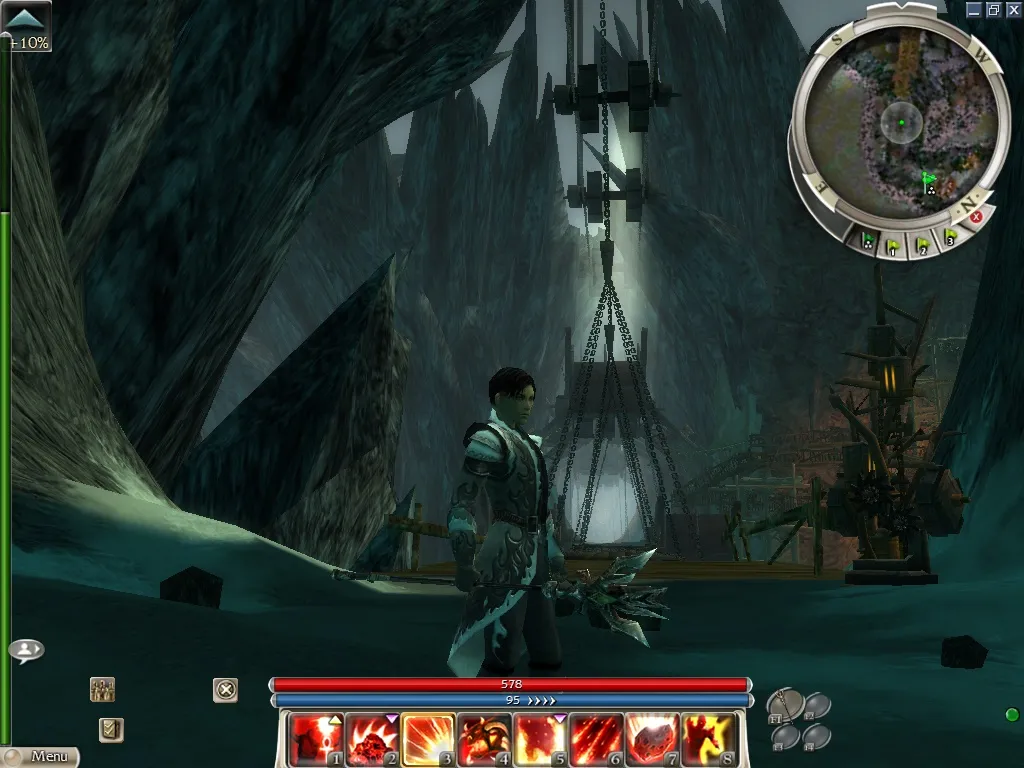The height and width of the screenshot is (768, 1024).
Task: Clear hero flags with the red X
Action: coord(976,216)
